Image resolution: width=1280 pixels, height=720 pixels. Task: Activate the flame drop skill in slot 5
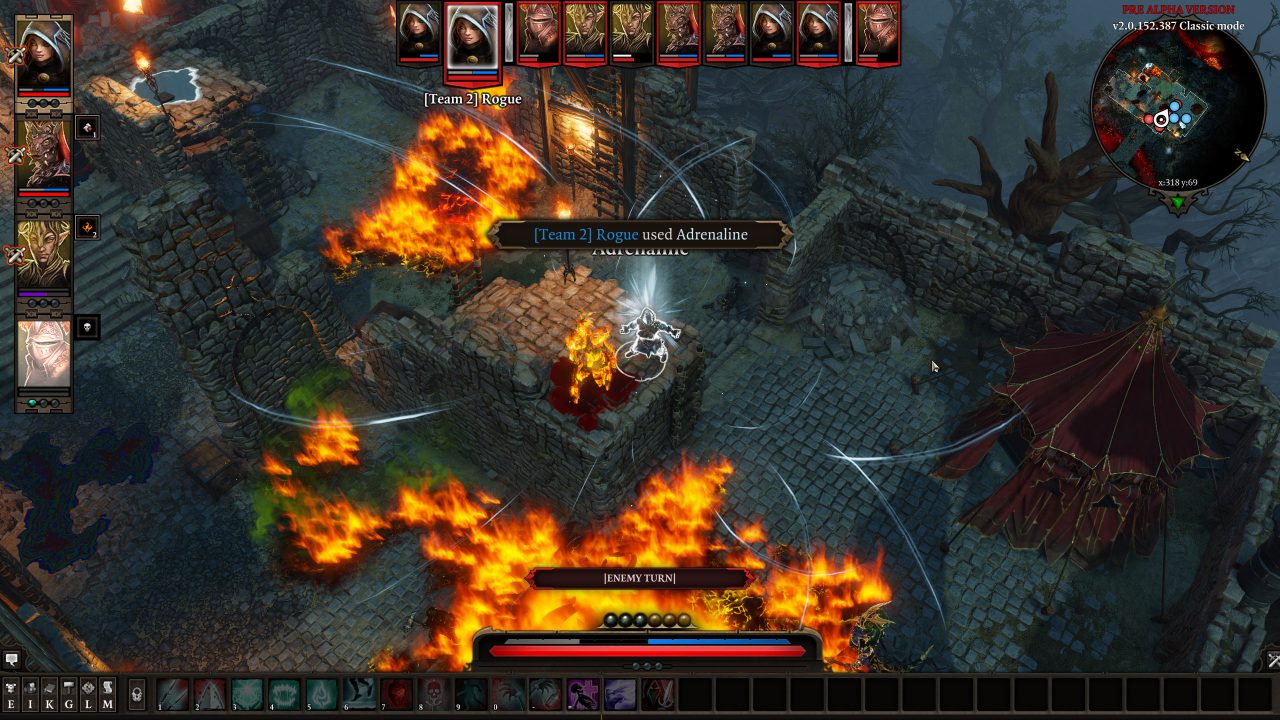(x=321, y=693)
